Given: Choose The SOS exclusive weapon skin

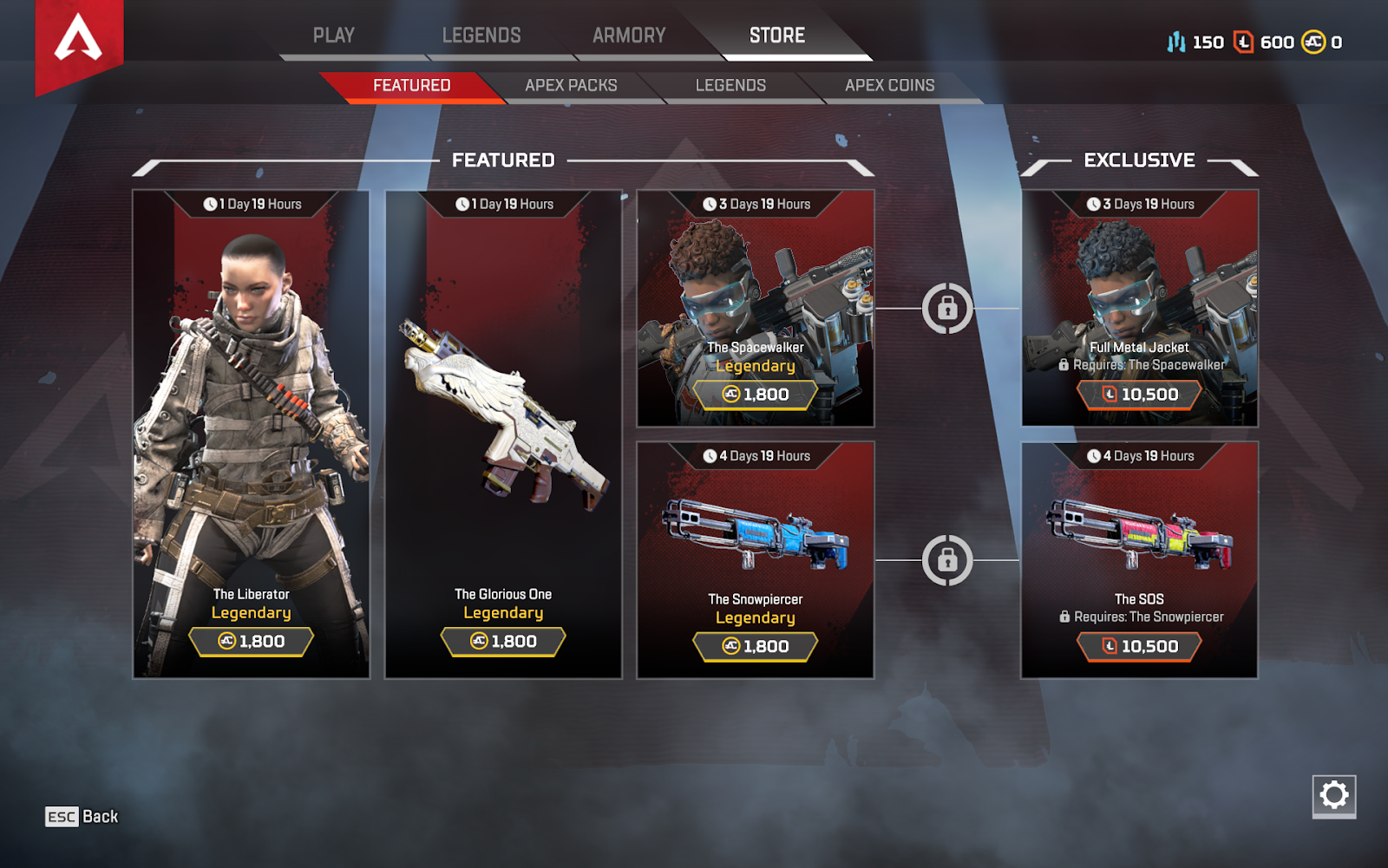Looking at the screenshot, I should 1140,559.
